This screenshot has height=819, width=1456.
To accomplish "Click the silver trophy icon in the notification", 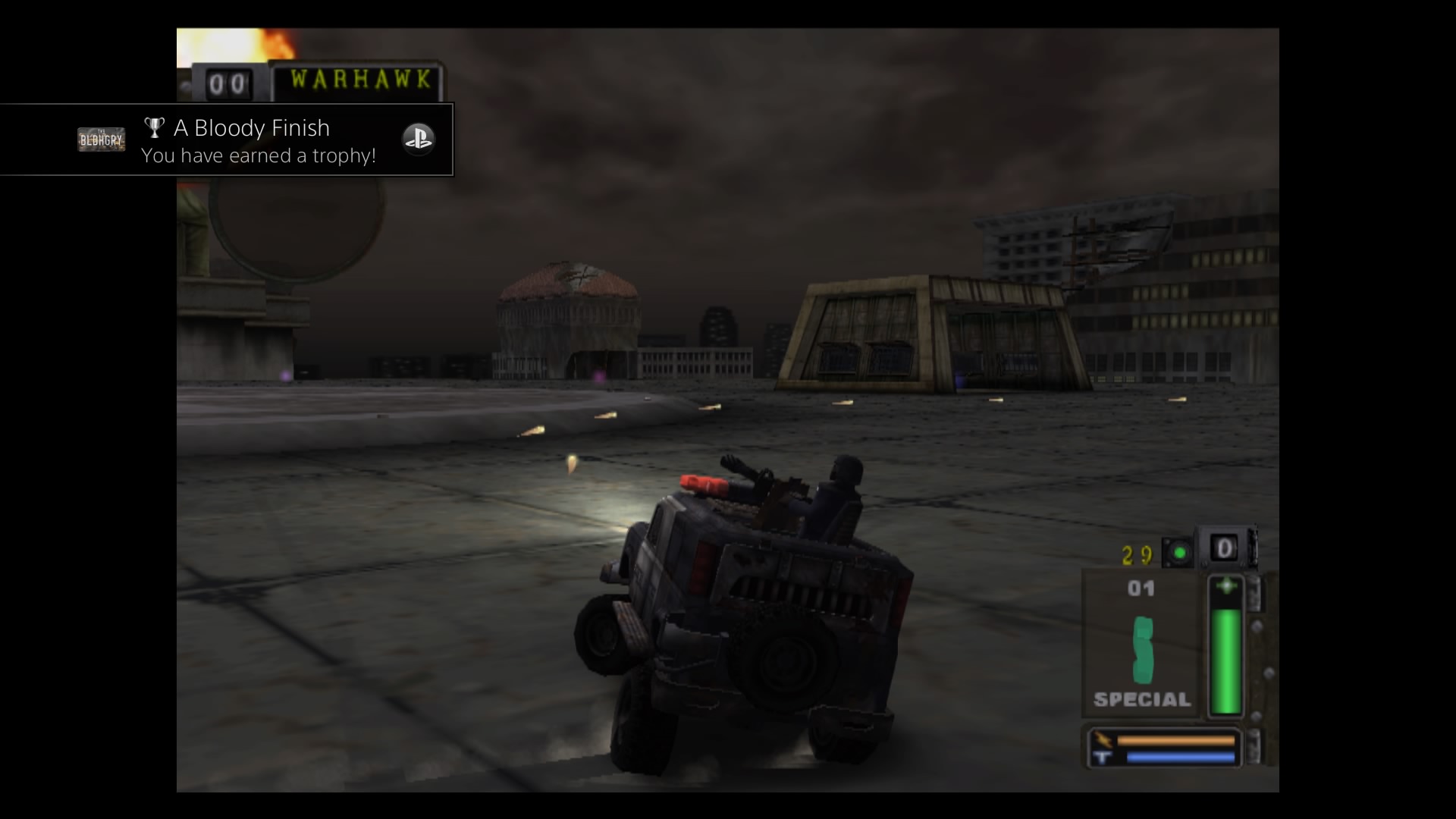I will point(155,127).
